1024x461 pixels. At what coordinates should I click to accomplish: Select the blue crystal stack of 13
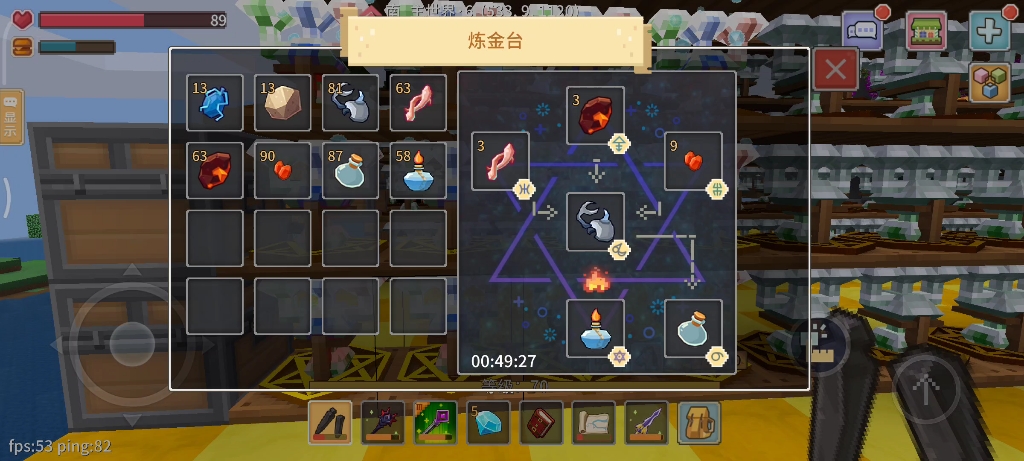(215, 103)
